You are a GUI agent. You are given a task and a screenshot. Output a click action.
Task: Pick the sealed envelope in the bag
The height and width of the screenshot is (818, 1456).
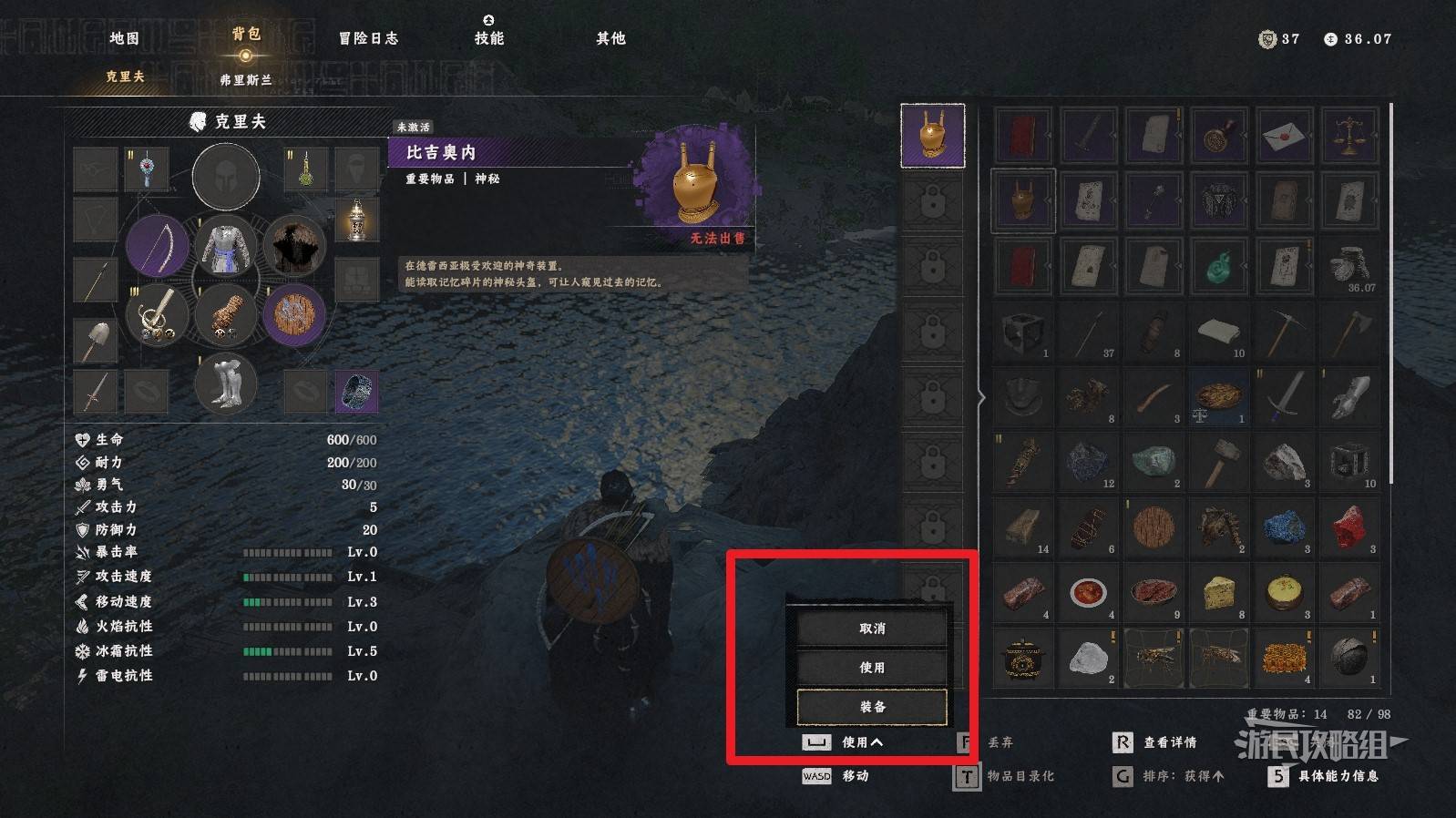[x=1284, y=136]
